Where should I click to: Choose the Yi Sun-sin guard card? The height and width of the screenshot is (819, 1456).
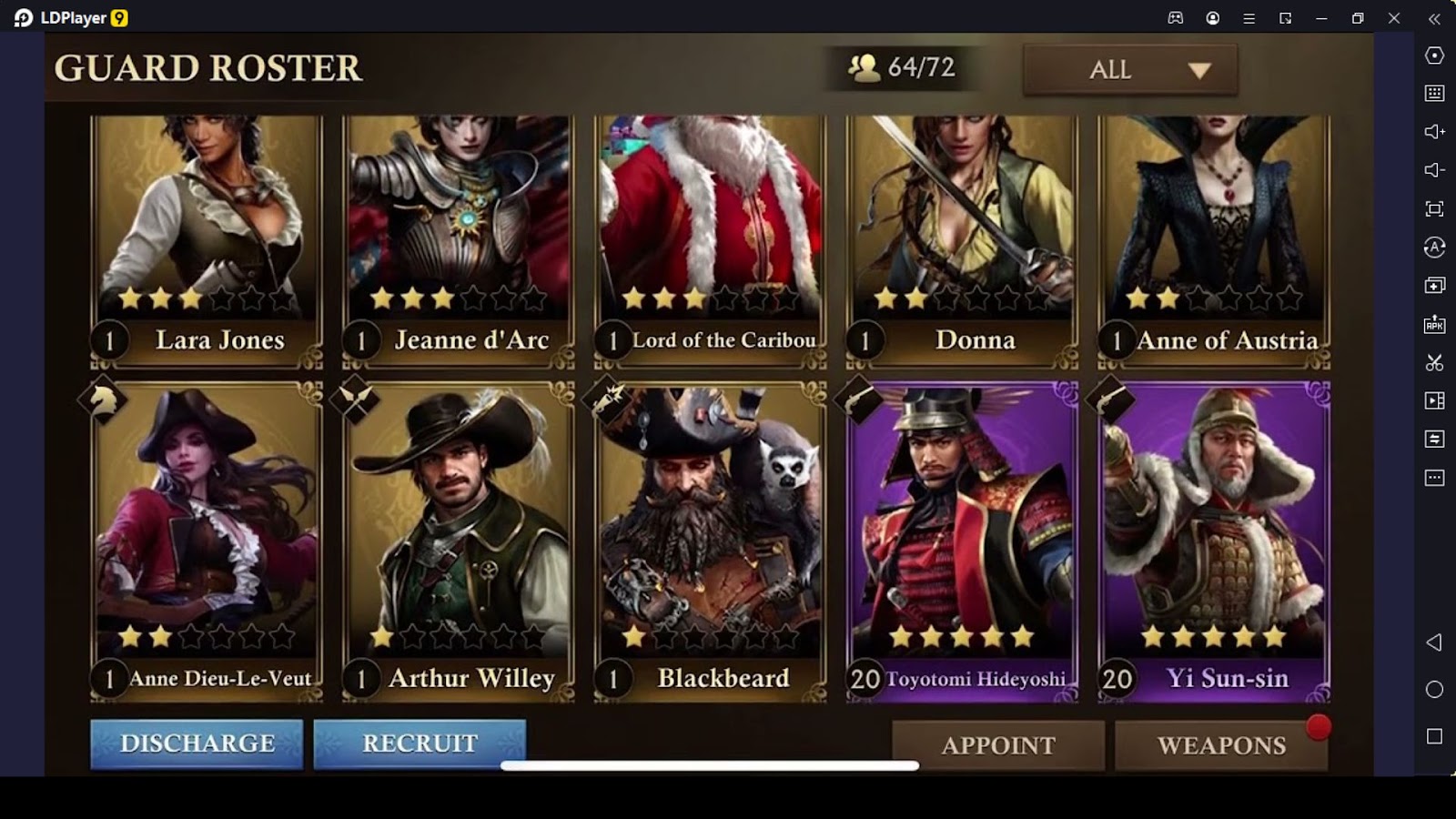click(x=1215, y=541)
